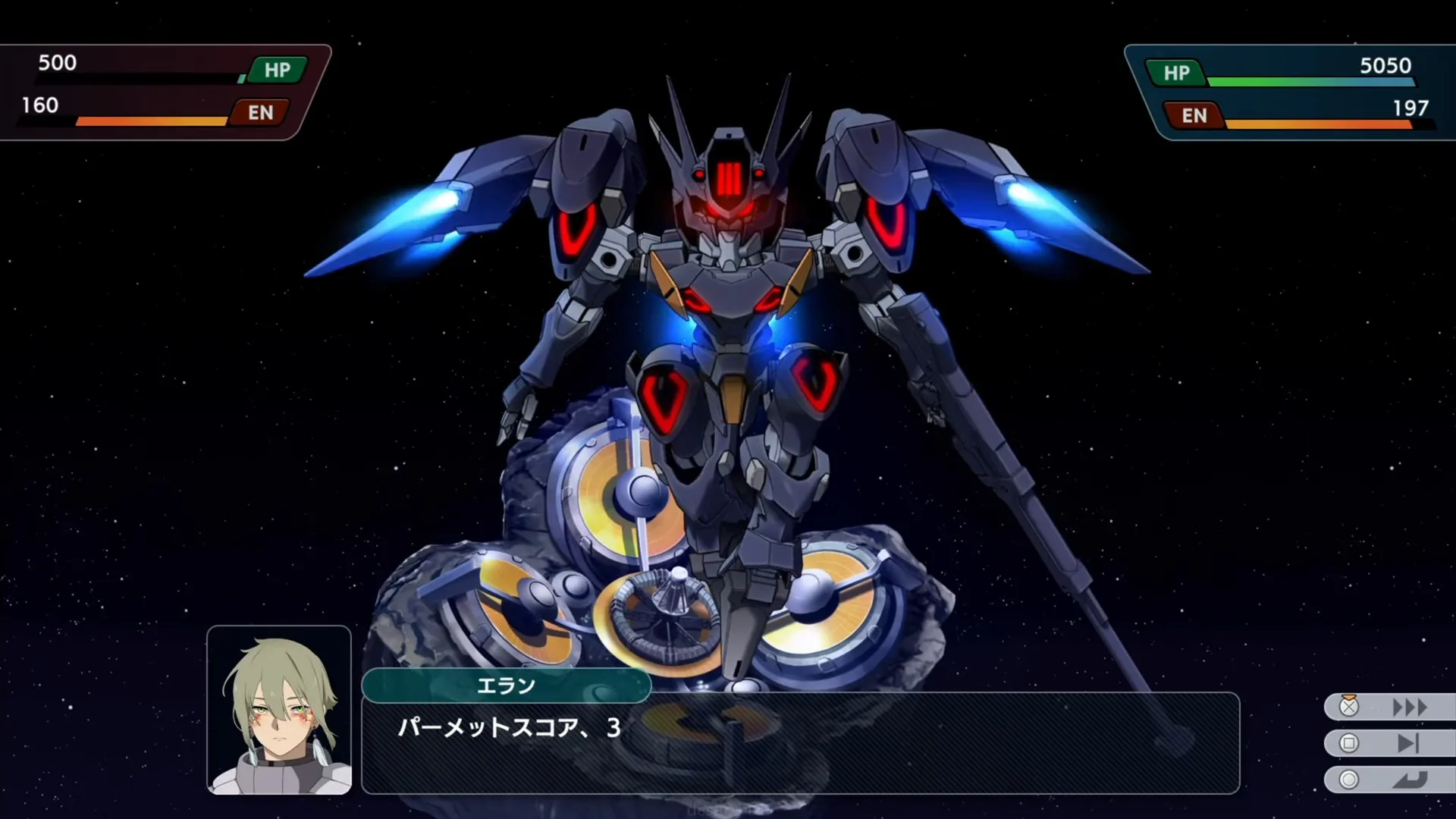The image size is (1456, 819).
Task: Select the triple-arrow fast-forward icon
Action: 1409,707
